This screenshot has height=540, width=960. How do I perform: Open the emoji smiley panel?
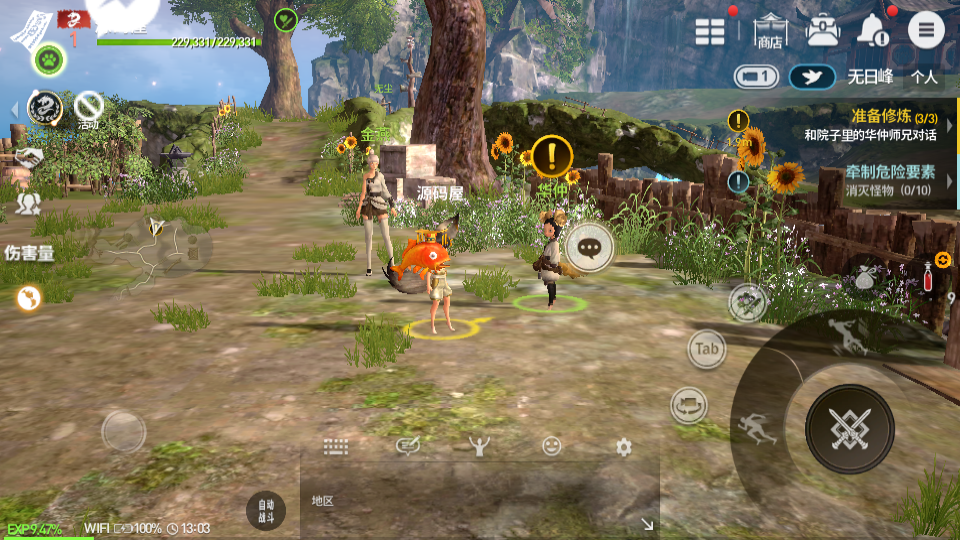(x=552, y=447)
